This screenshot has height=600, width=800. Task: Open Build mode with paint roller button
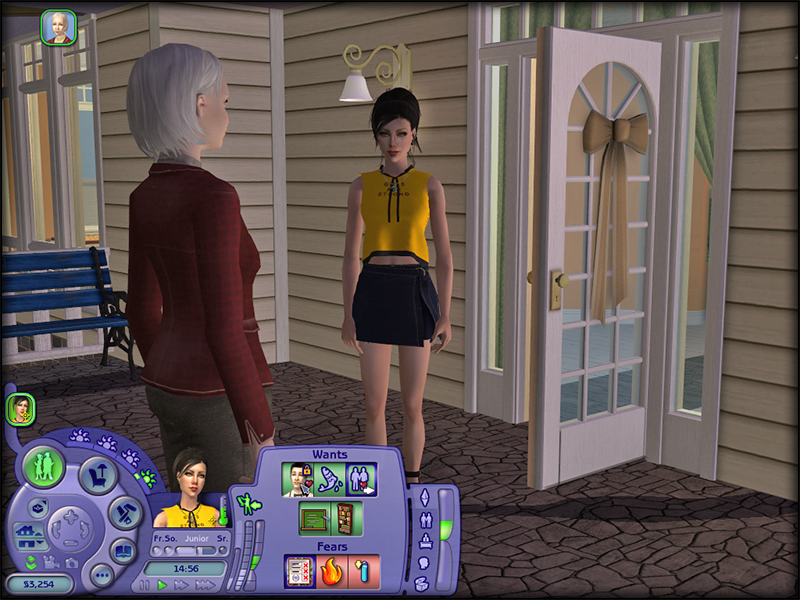[x=125, y=513]
